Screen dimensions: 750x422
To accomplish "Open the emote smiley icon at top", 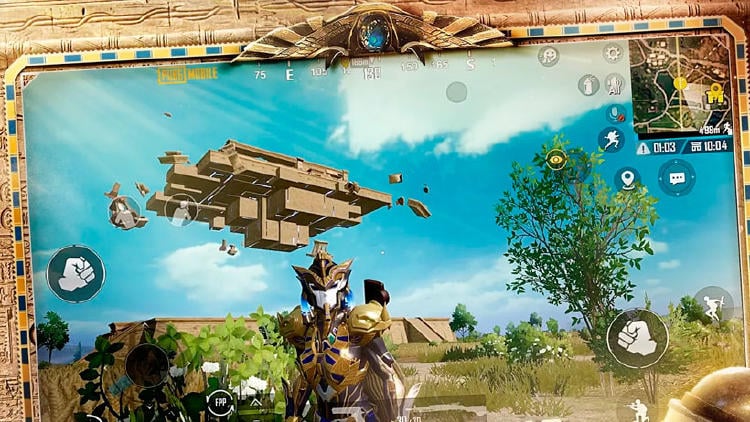I will point(548,56).
